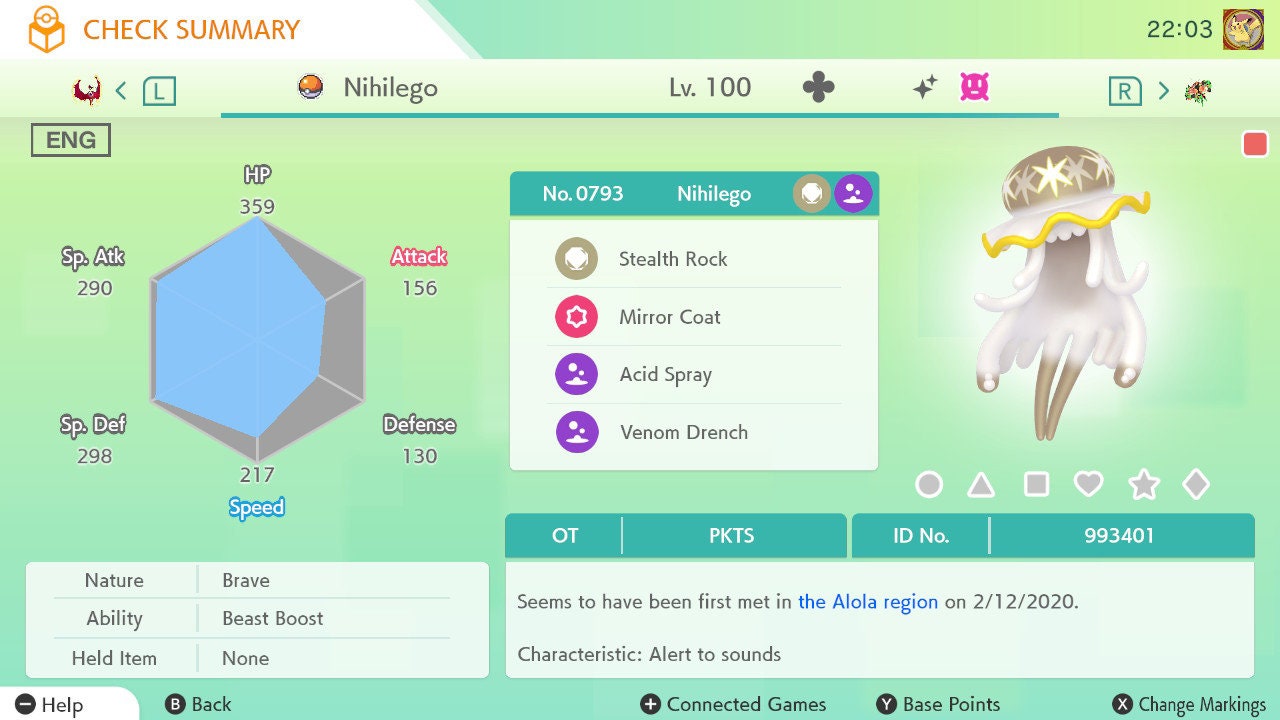The width and height of the screenshot is (1280, 720).
Task: Toggle the star marking
Action: click(x=1143, y=485)
